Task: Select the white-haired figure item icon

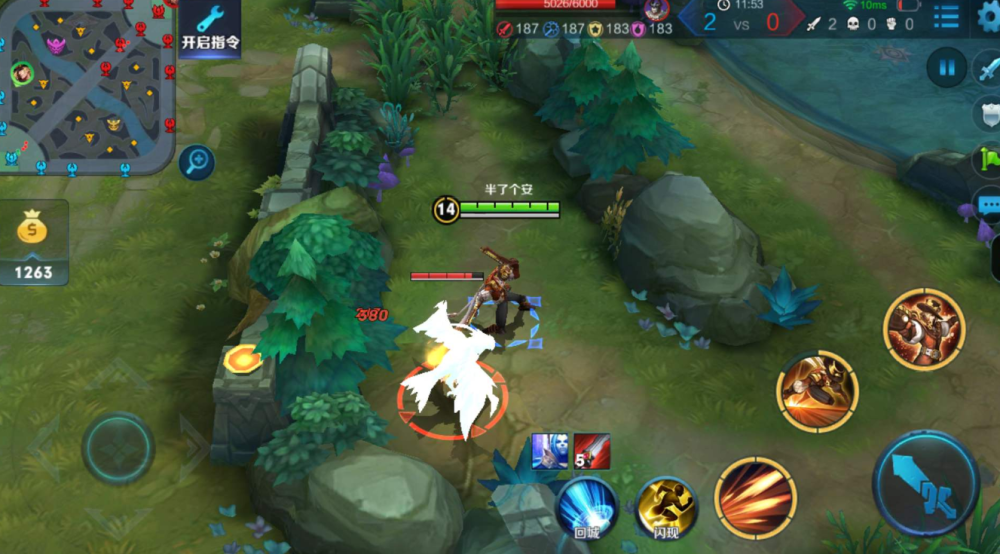Action: pos(550,452)
